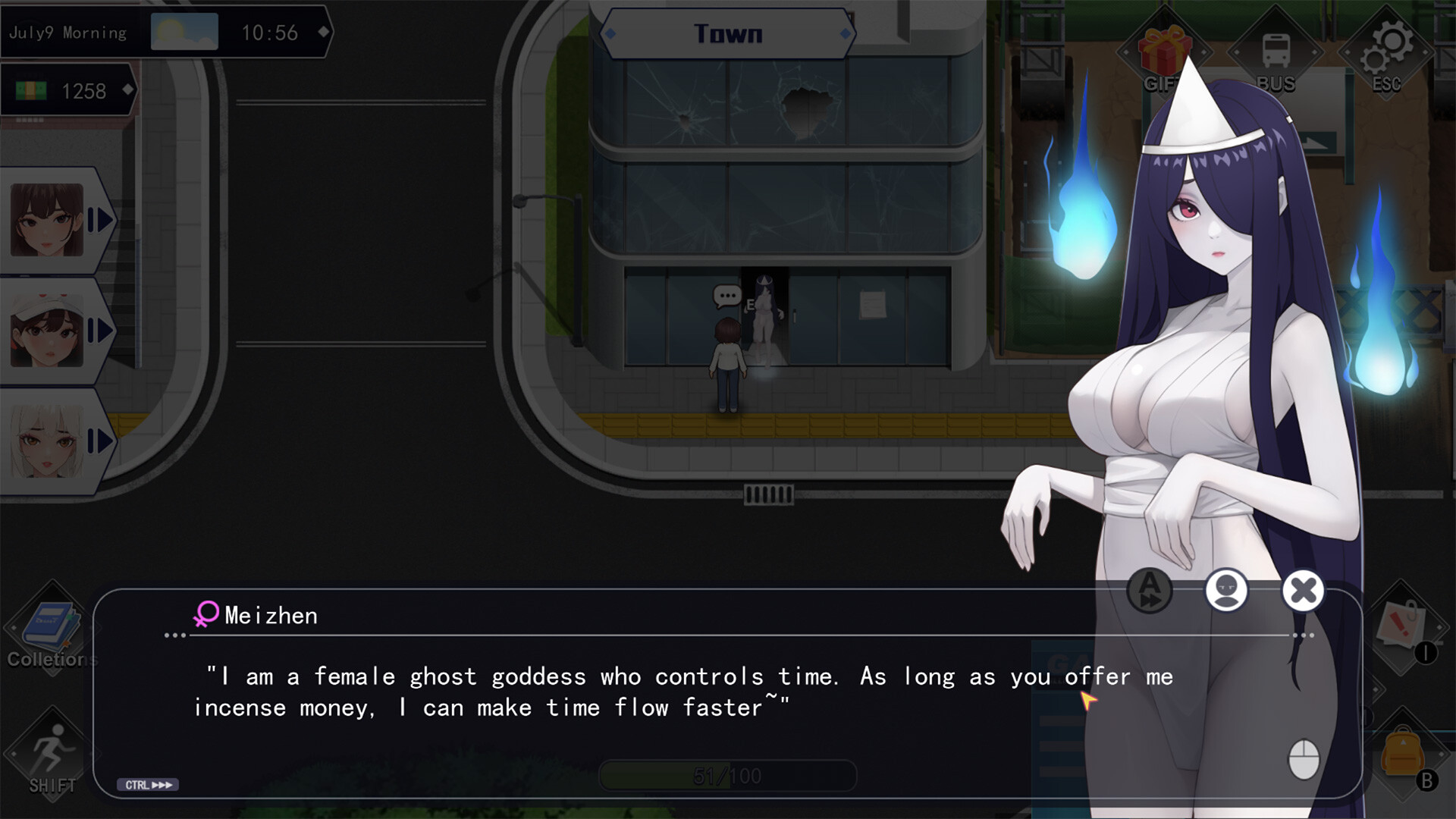Click the July9 Morning date panel
The width and height of the screenshot is (1456, 819).
68,32
